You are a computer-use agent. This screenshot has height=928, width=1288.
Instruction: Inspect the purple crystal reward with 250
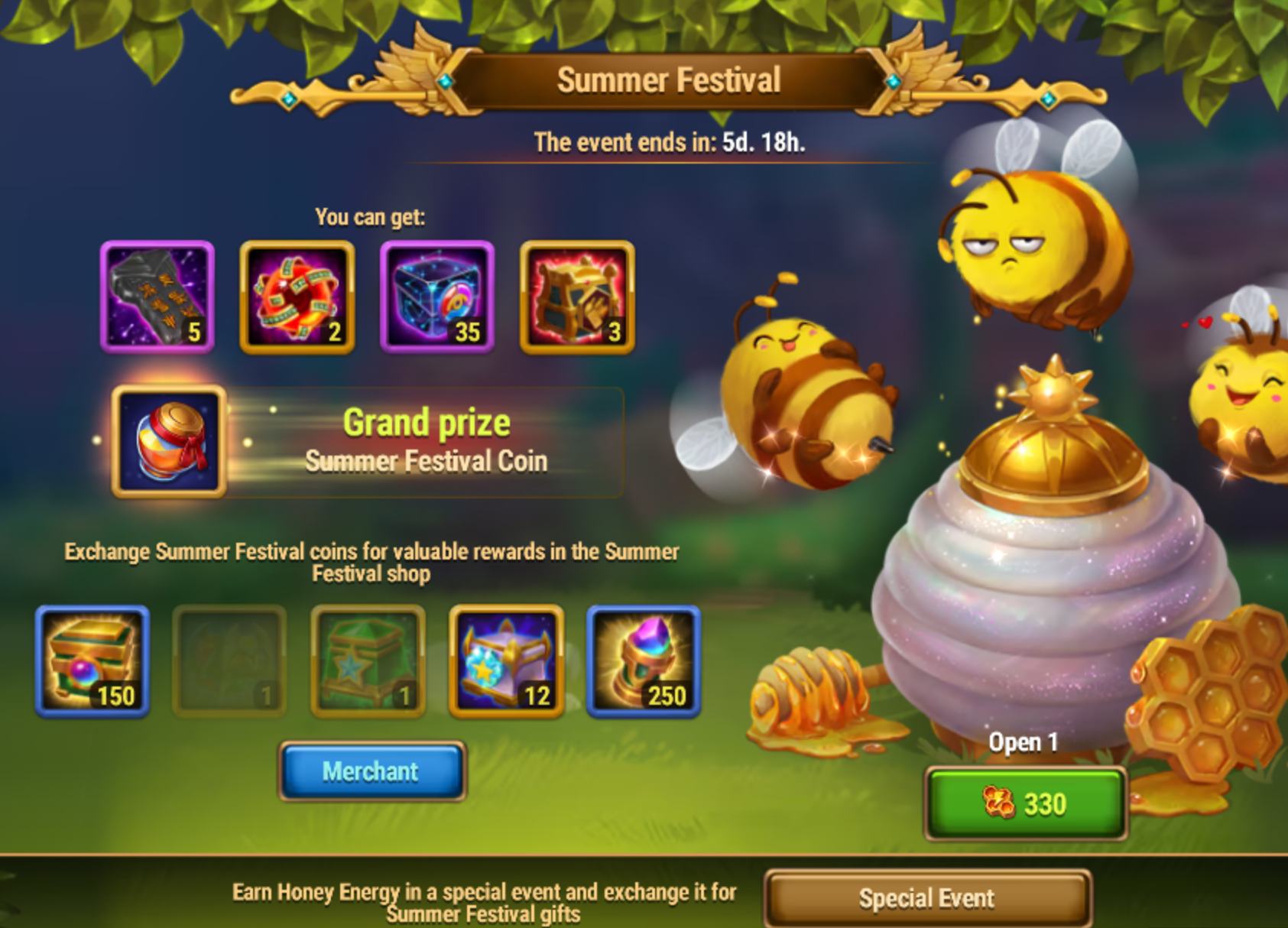pos(644,661)
